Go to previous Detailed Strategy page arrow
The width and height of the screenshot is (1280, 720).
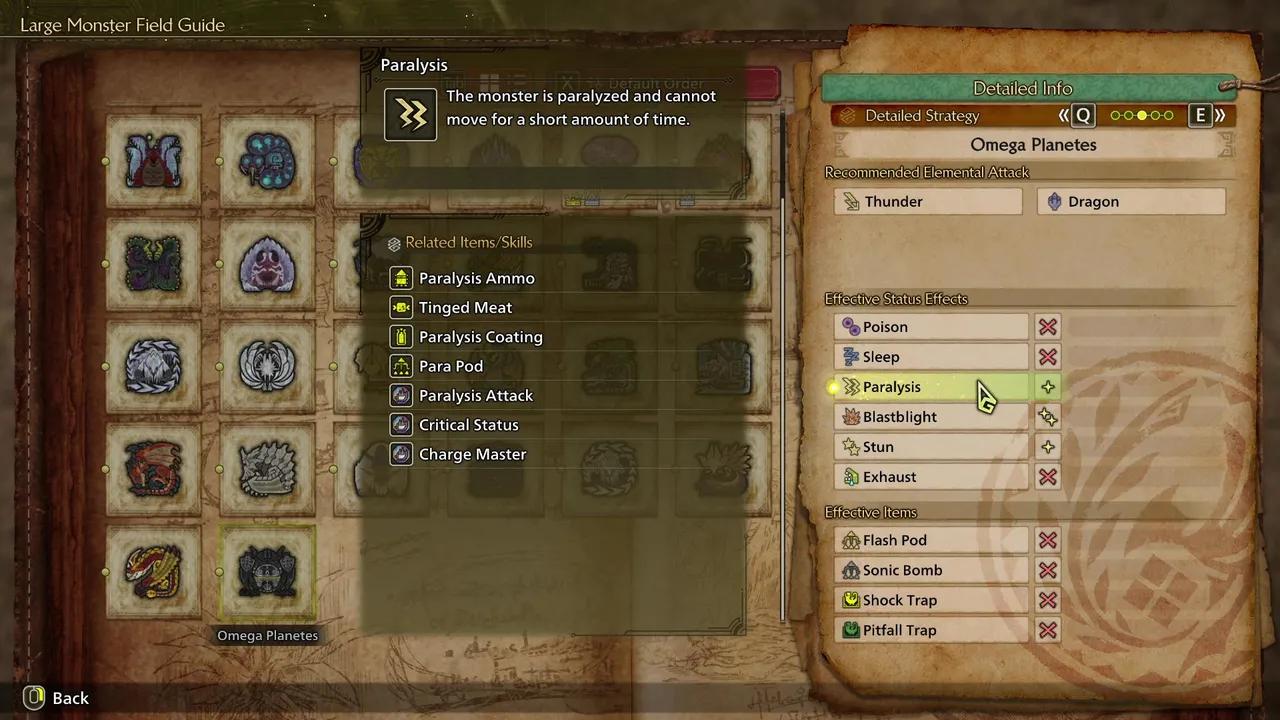(x=1078, y=116)
